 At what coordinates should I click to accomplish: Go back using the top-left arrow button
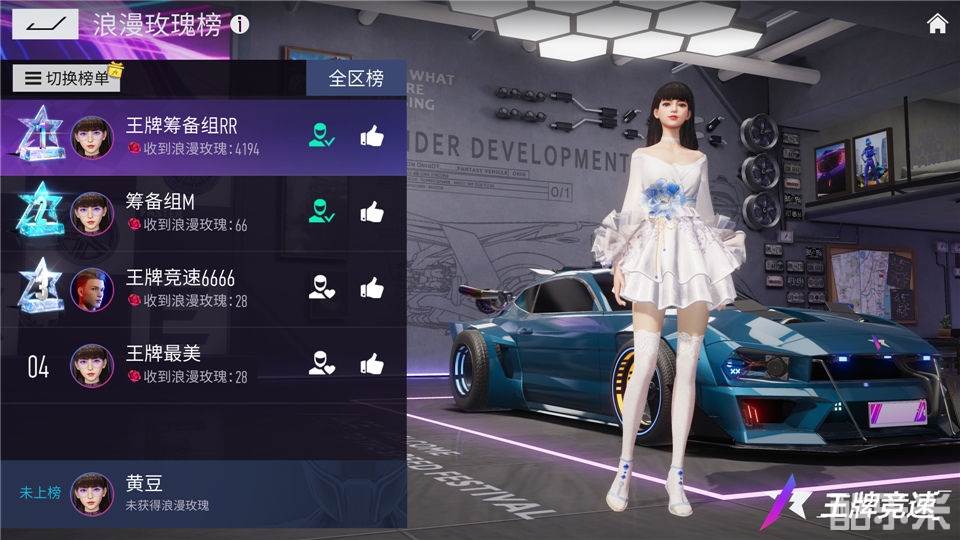click(x=44, y=24)
